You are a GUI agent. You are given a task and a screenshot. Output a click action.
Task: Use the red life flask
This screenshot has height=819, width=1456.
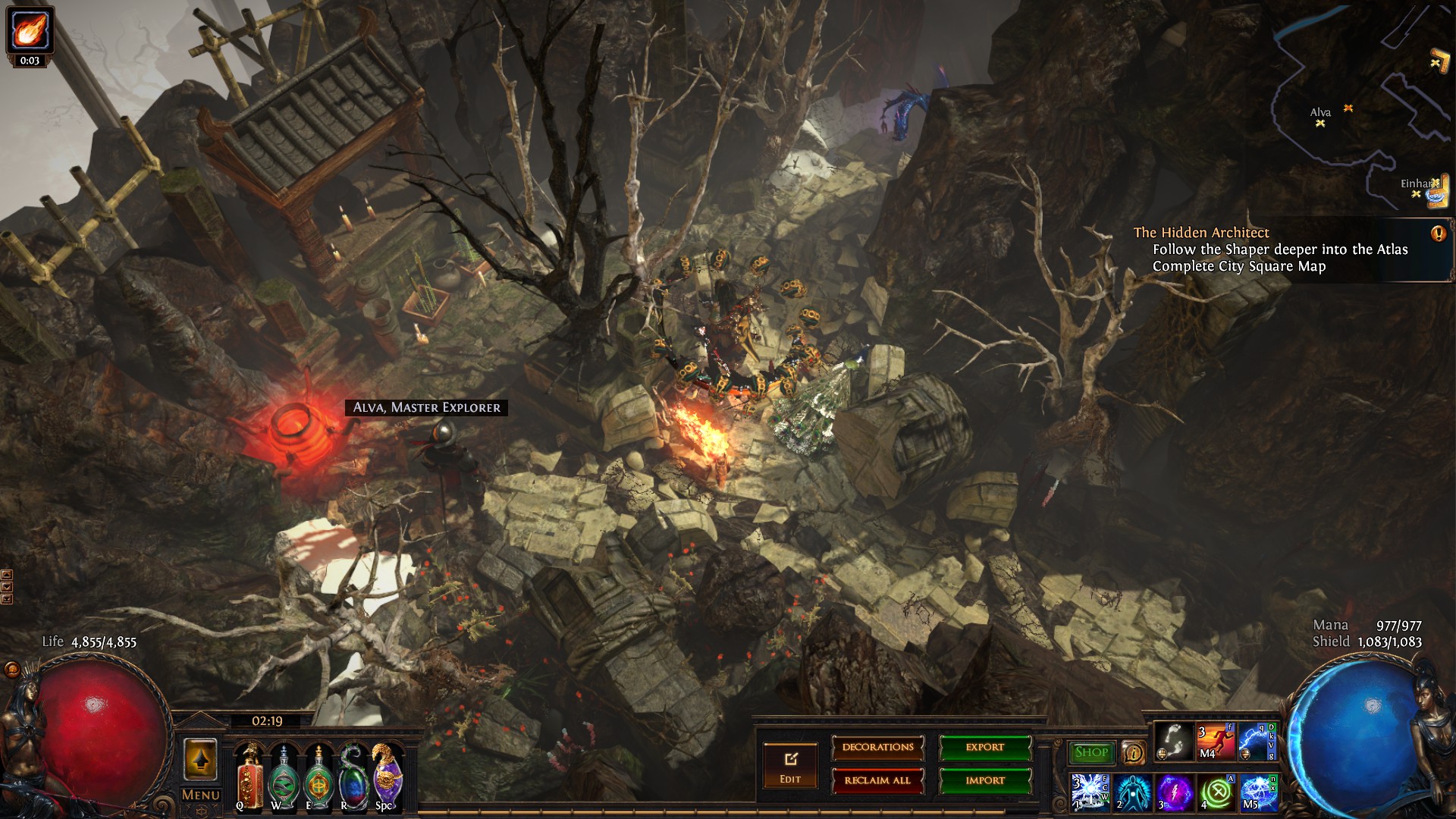(249, 779)
